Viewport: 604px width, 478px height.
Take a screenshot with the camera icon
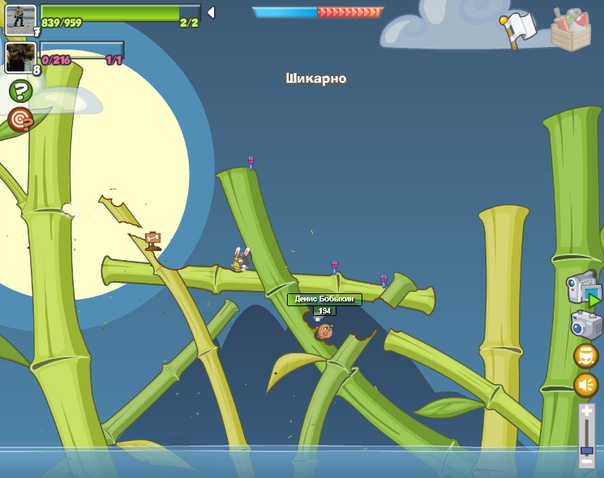pos(586,324)
